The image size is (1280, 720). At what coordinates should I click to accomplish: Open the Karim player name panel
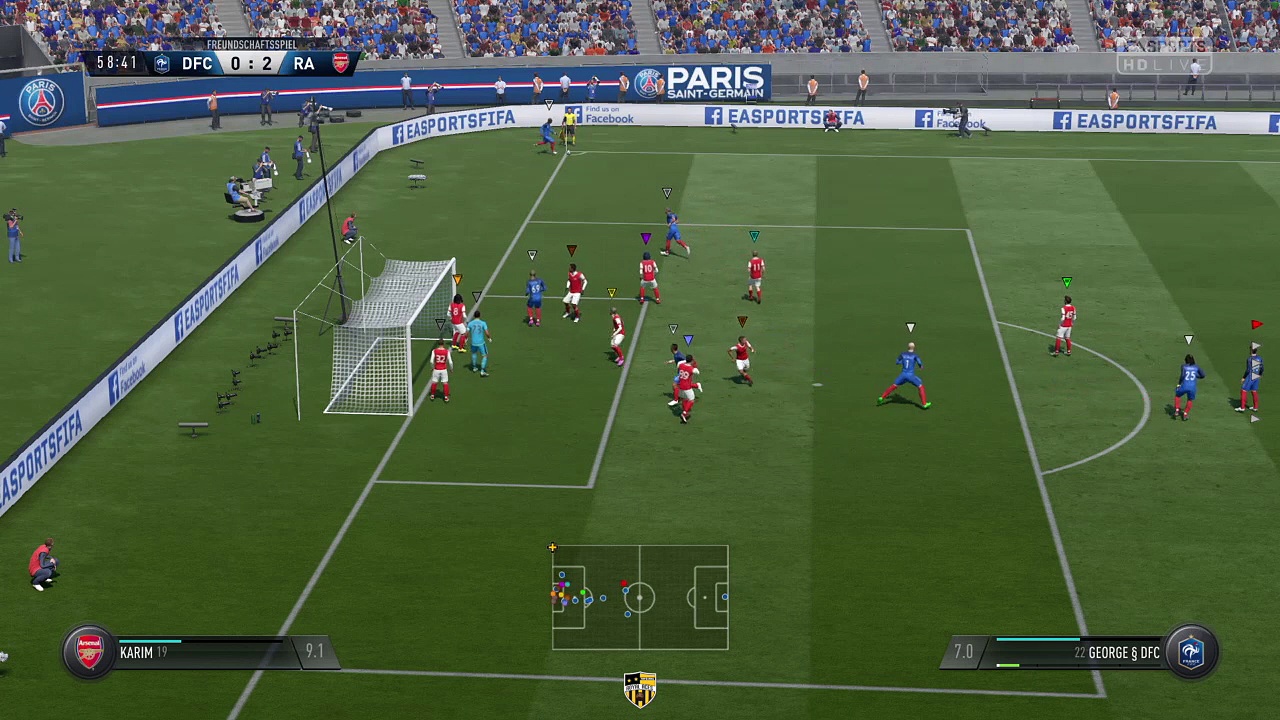click(x=200, y=653)
